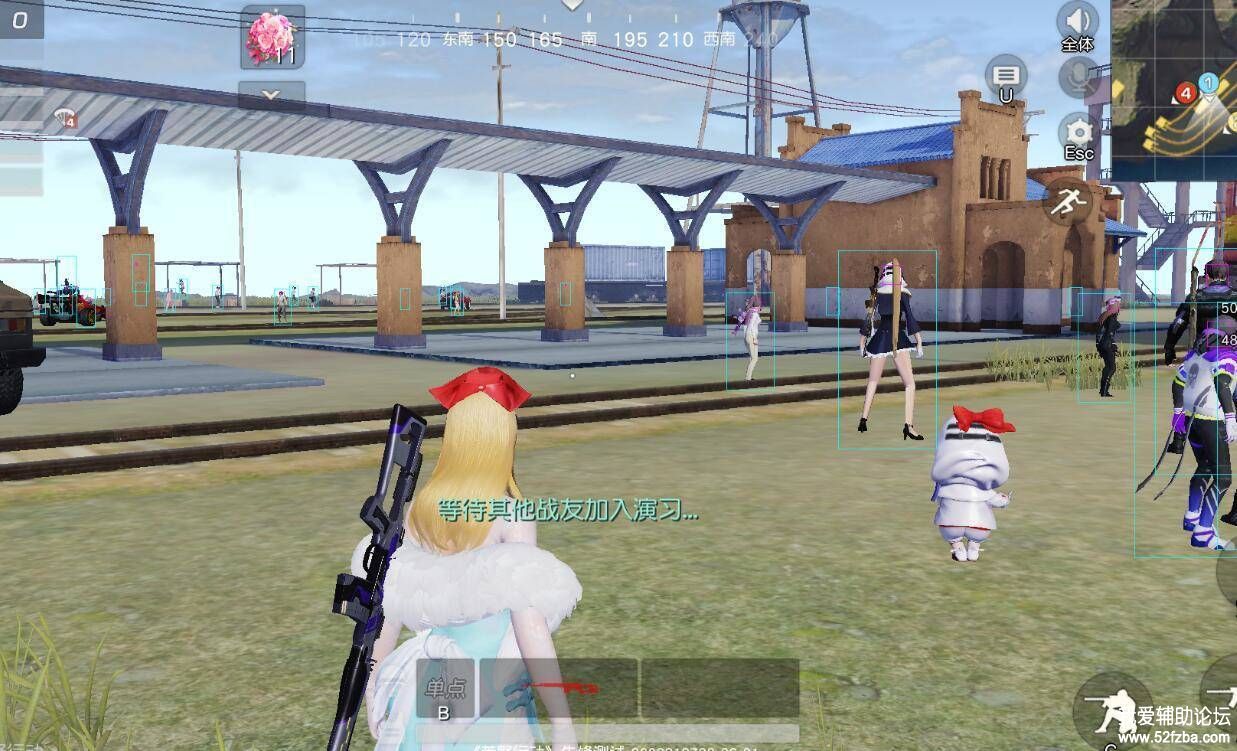Select the red rifle weapon slot
1237x751 pixels.
[x=558, y=688]
